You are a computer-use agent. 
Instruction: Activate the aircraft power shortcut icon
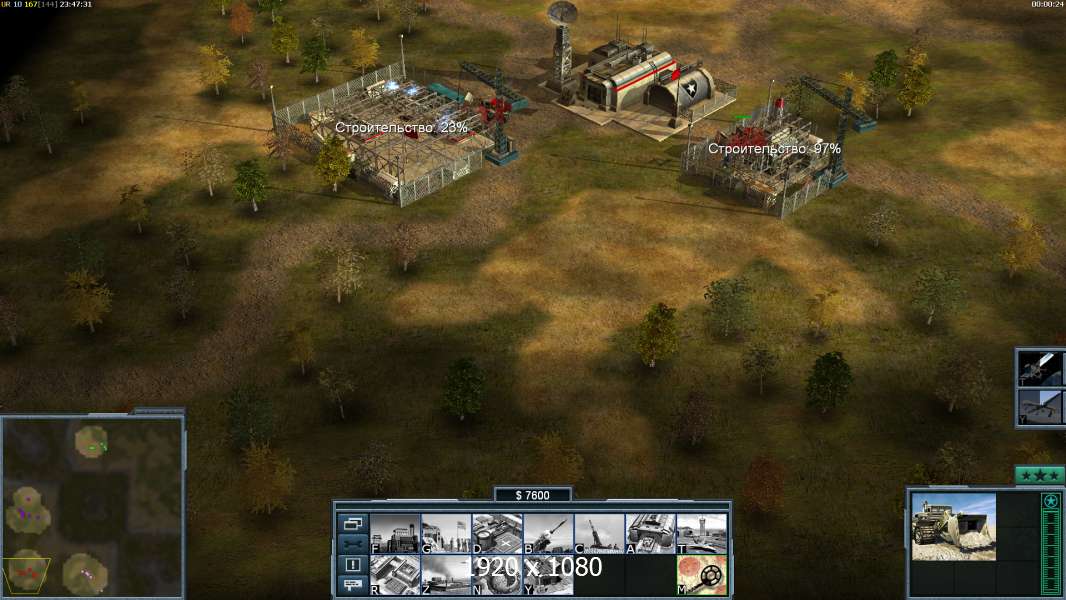coord(1041,407)
